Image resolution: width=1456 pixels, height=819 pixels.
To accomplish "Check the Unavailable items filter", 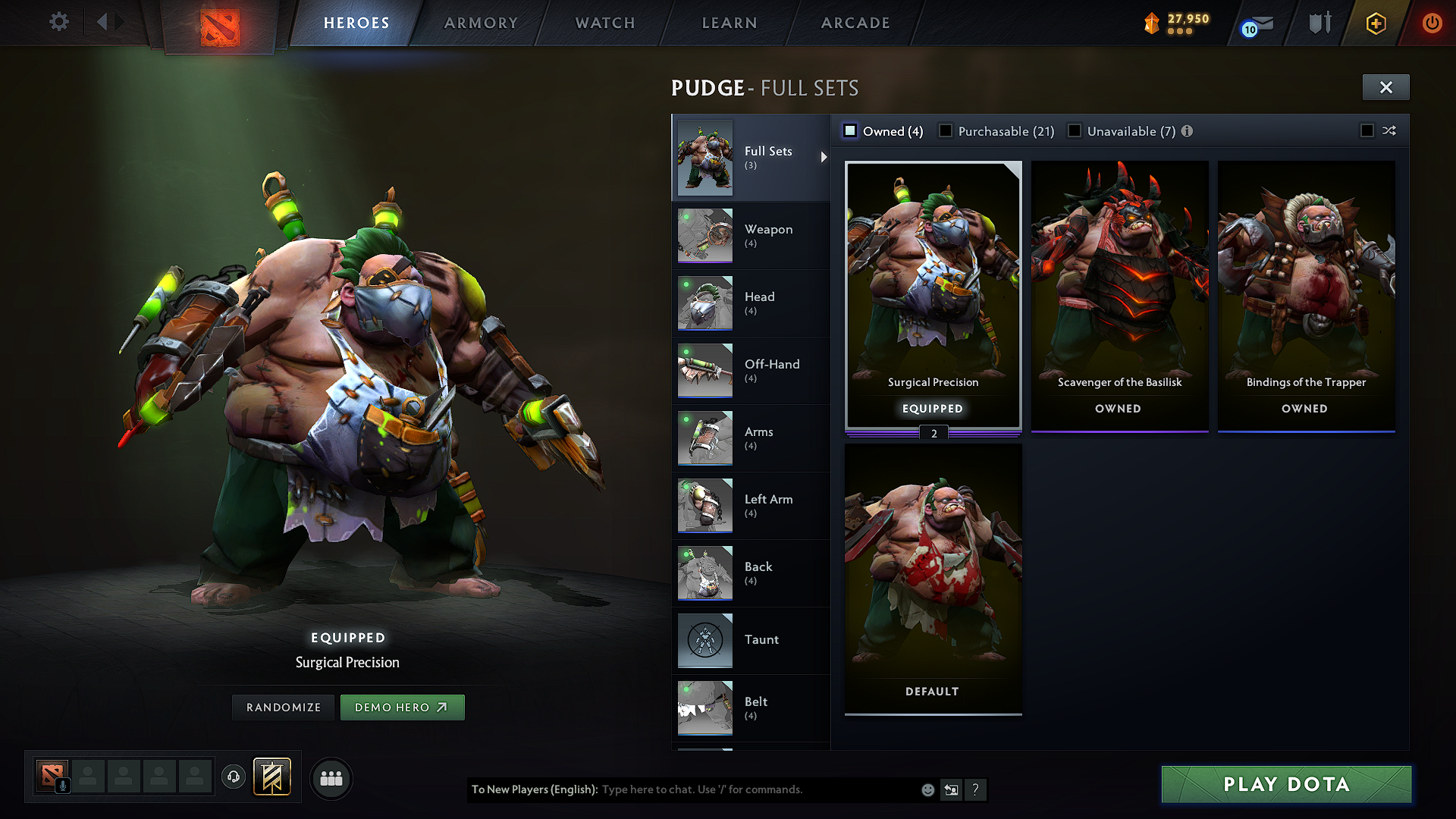I will pyautogui.click(x=1075, y=131).
